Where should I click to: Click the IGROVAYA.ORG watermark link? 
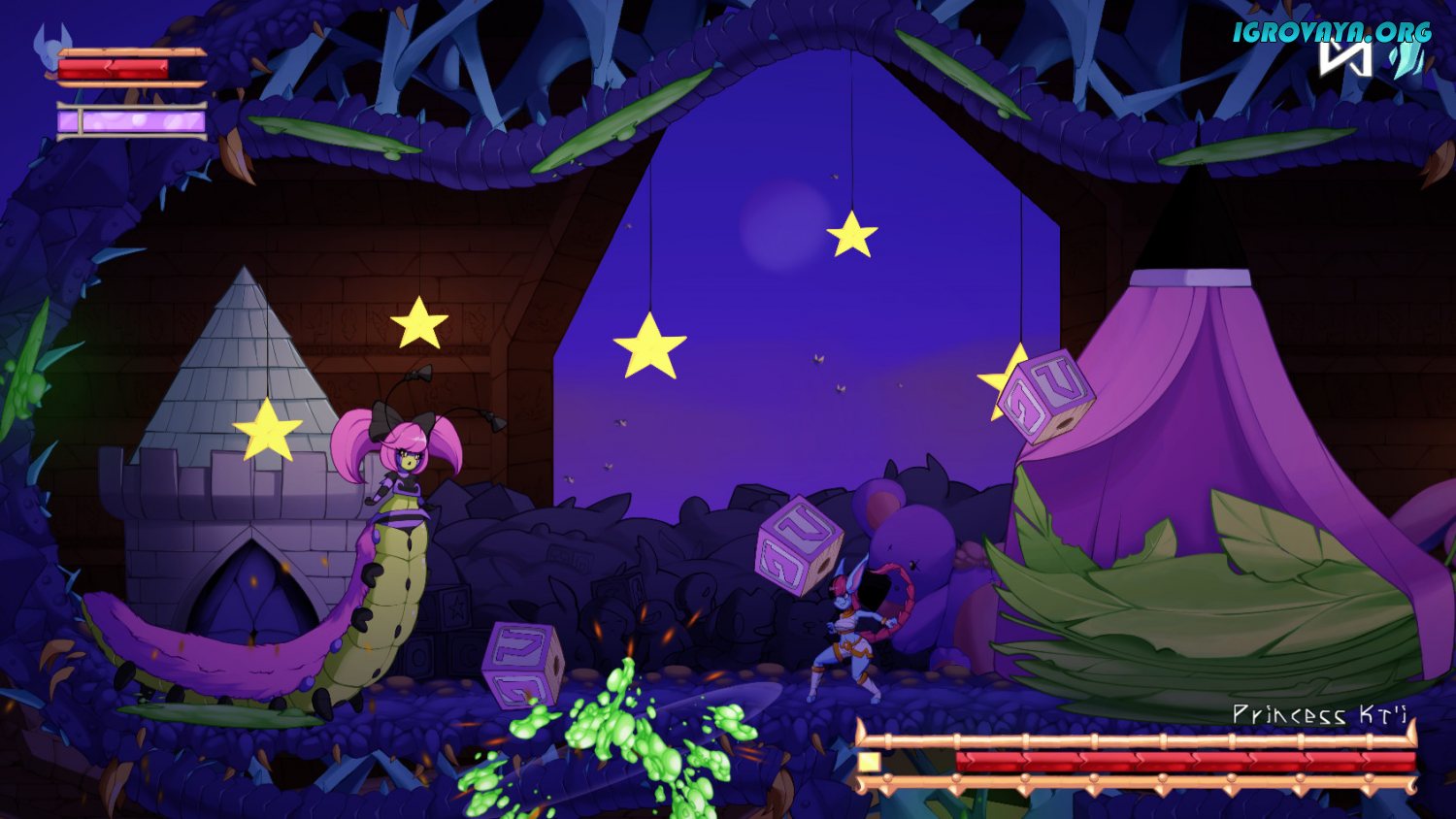[x=1332, y=32]
